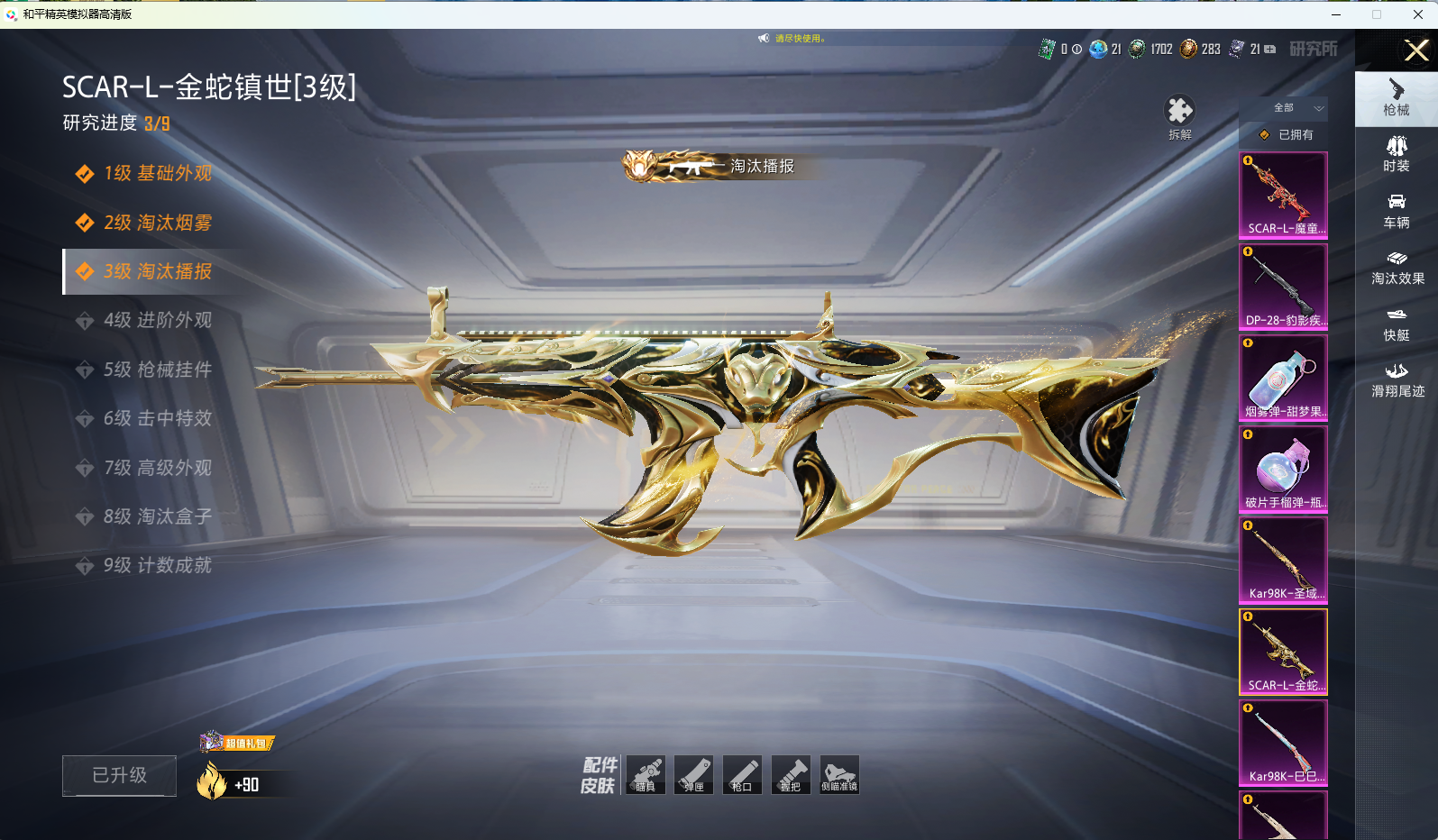
Task: Select the 淘汰效果 category tab
Action: pos(1397,268)
